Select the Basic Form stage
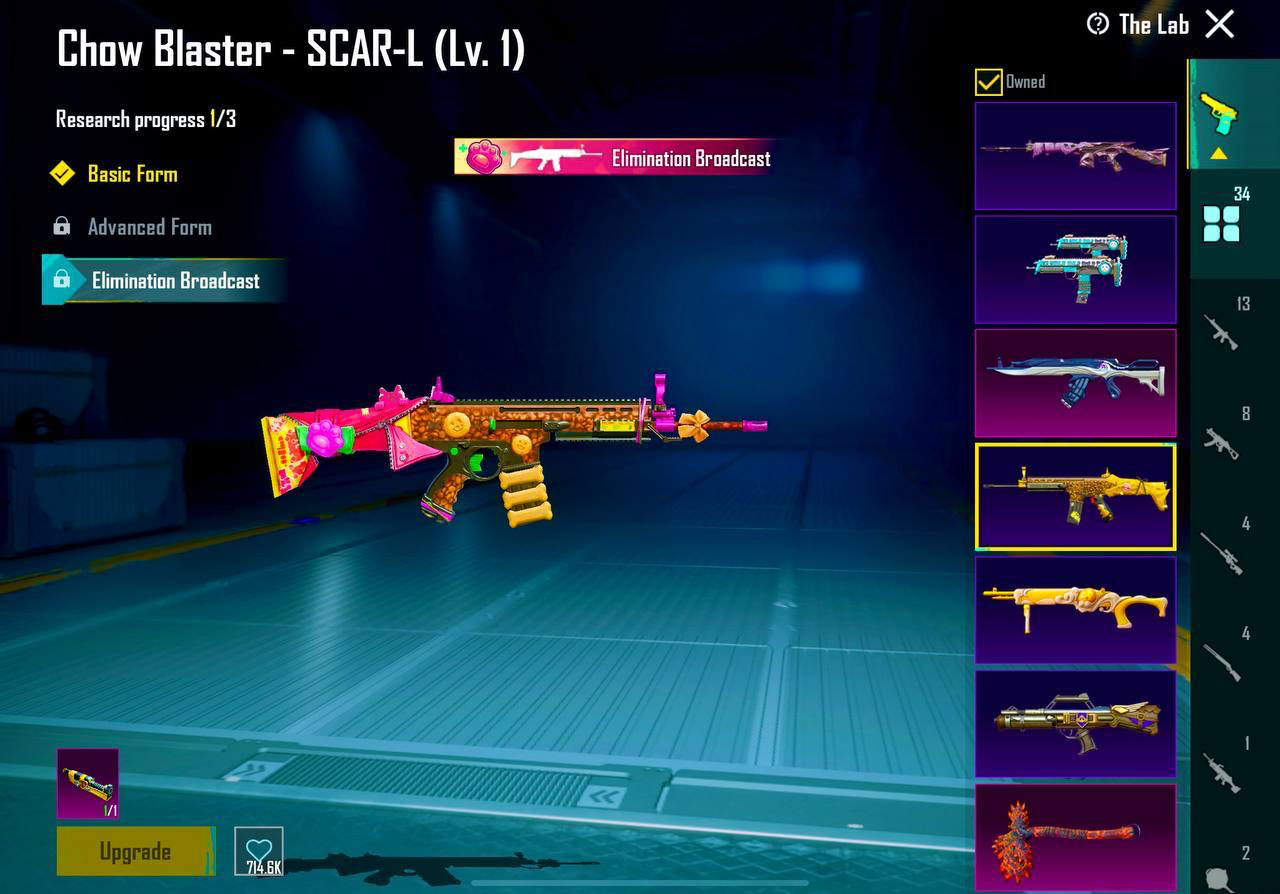 (132, 174)
